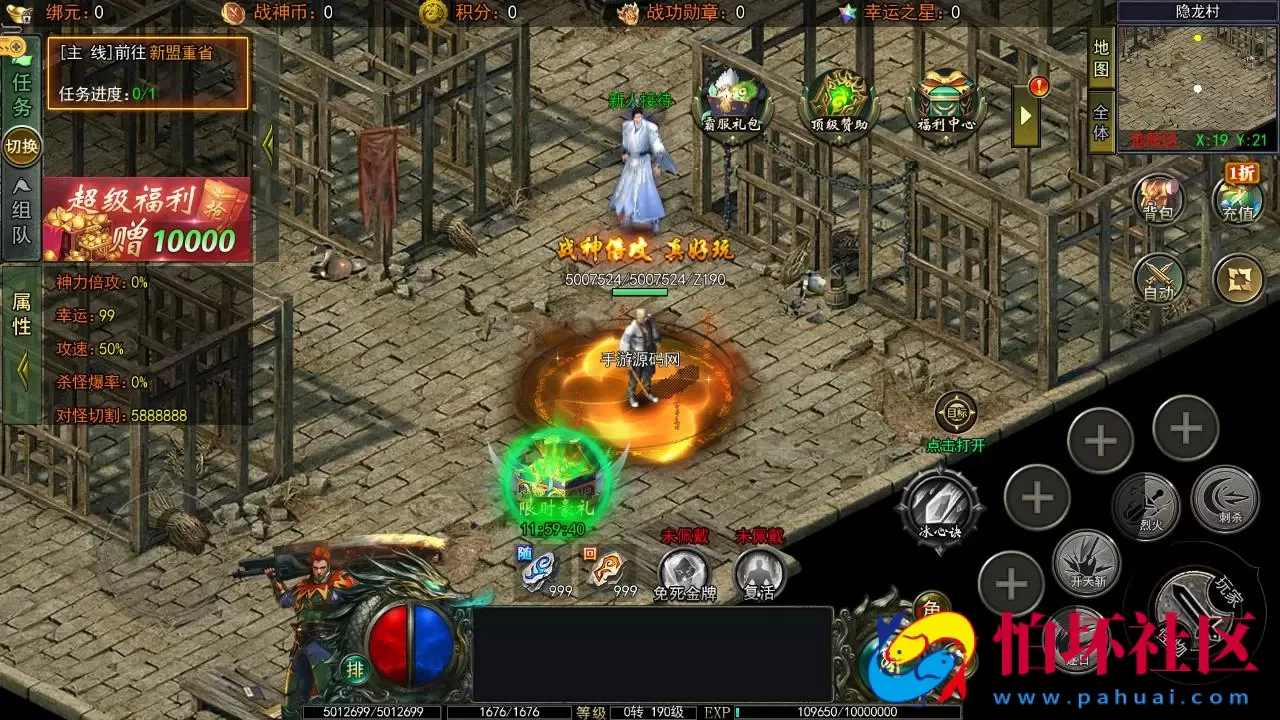The width and height of the screenshot is (1280, 720).
Task: Activate the 刺杀 stab skill
Action: [1224, 498]
